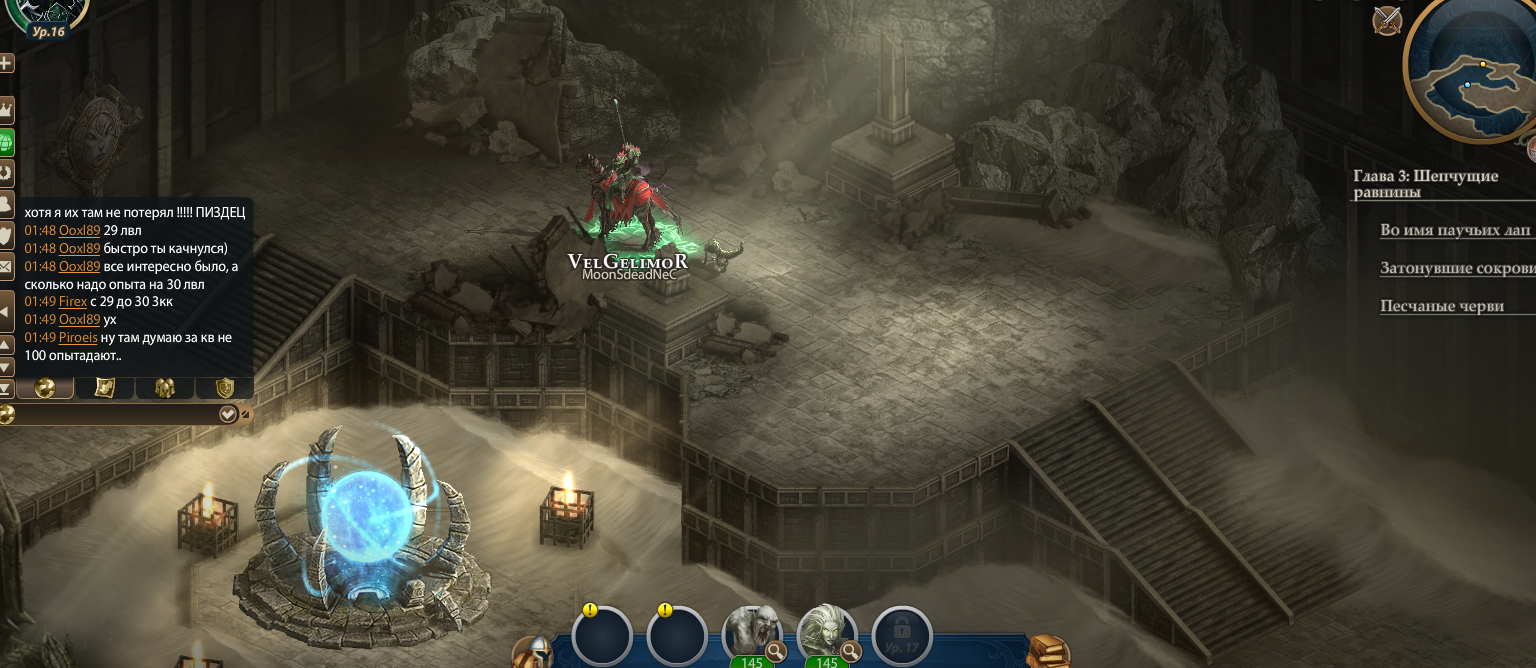Click the locked slot marked Ур. 17
Viewport: 1536px width, 668px height.
point(902,636)
